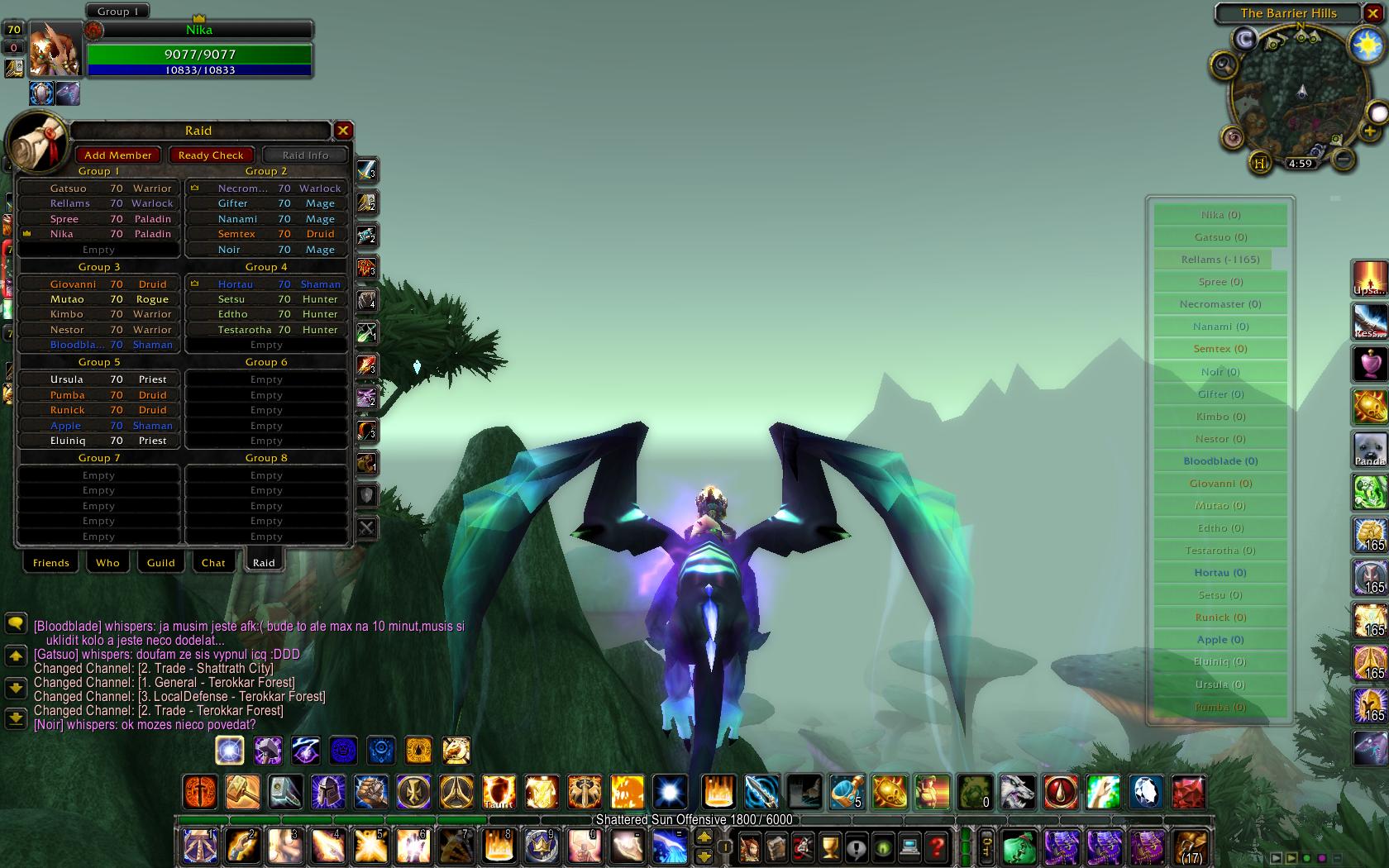Open the Who tab

[x=107, y=563]
